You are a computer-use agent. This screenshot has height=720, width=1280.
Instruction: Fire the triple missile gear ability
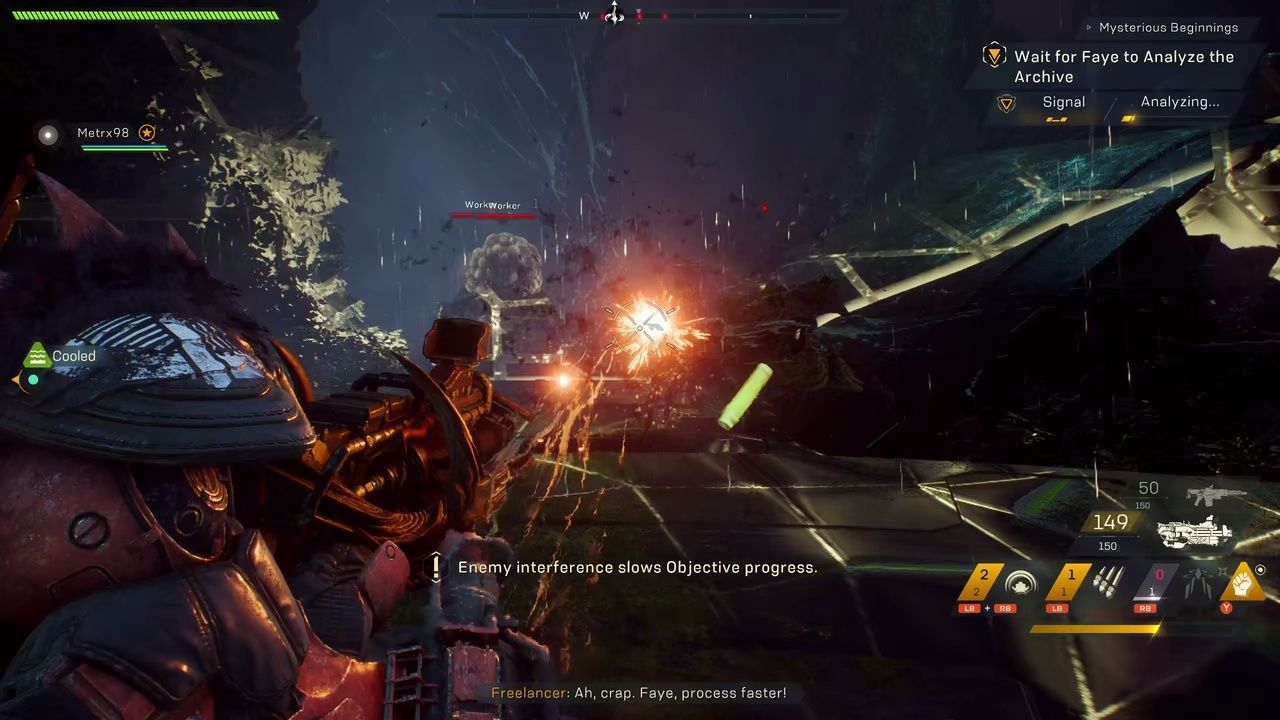click(1108, 582)
